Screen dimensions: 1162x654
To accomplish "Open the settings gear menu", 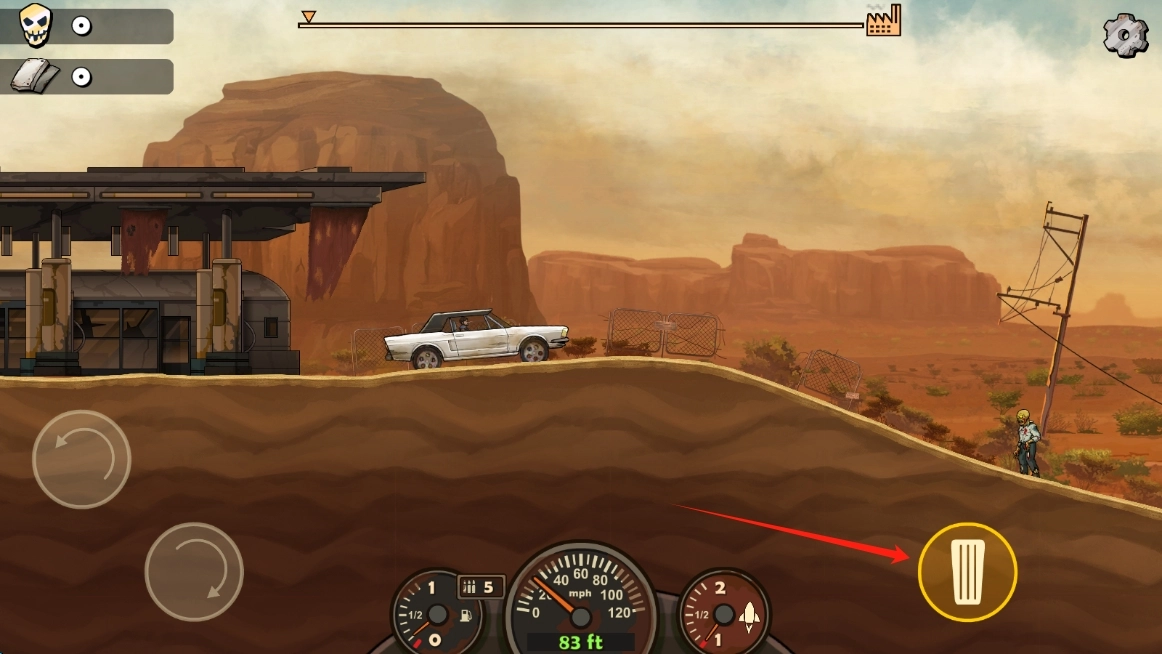I will [x=1125, y=35].
